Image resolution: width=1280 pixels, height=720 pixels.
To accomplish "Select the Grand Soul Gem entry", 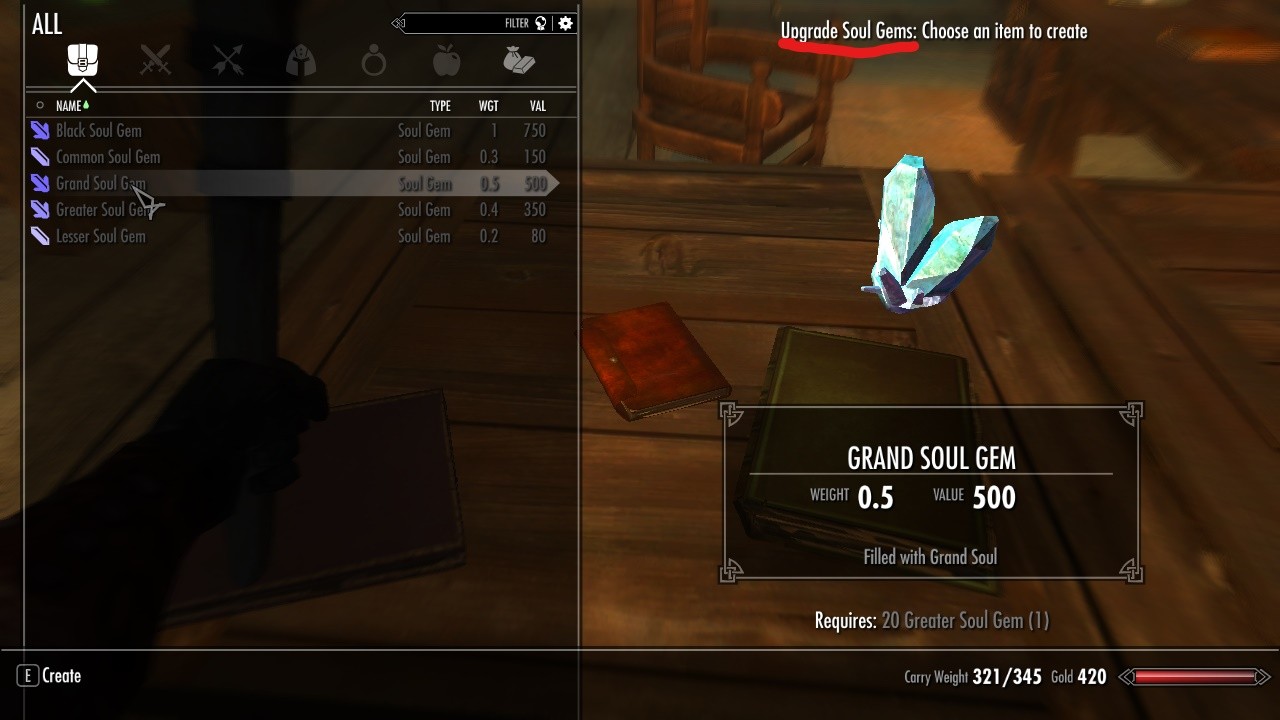I will tap(100, 184).
